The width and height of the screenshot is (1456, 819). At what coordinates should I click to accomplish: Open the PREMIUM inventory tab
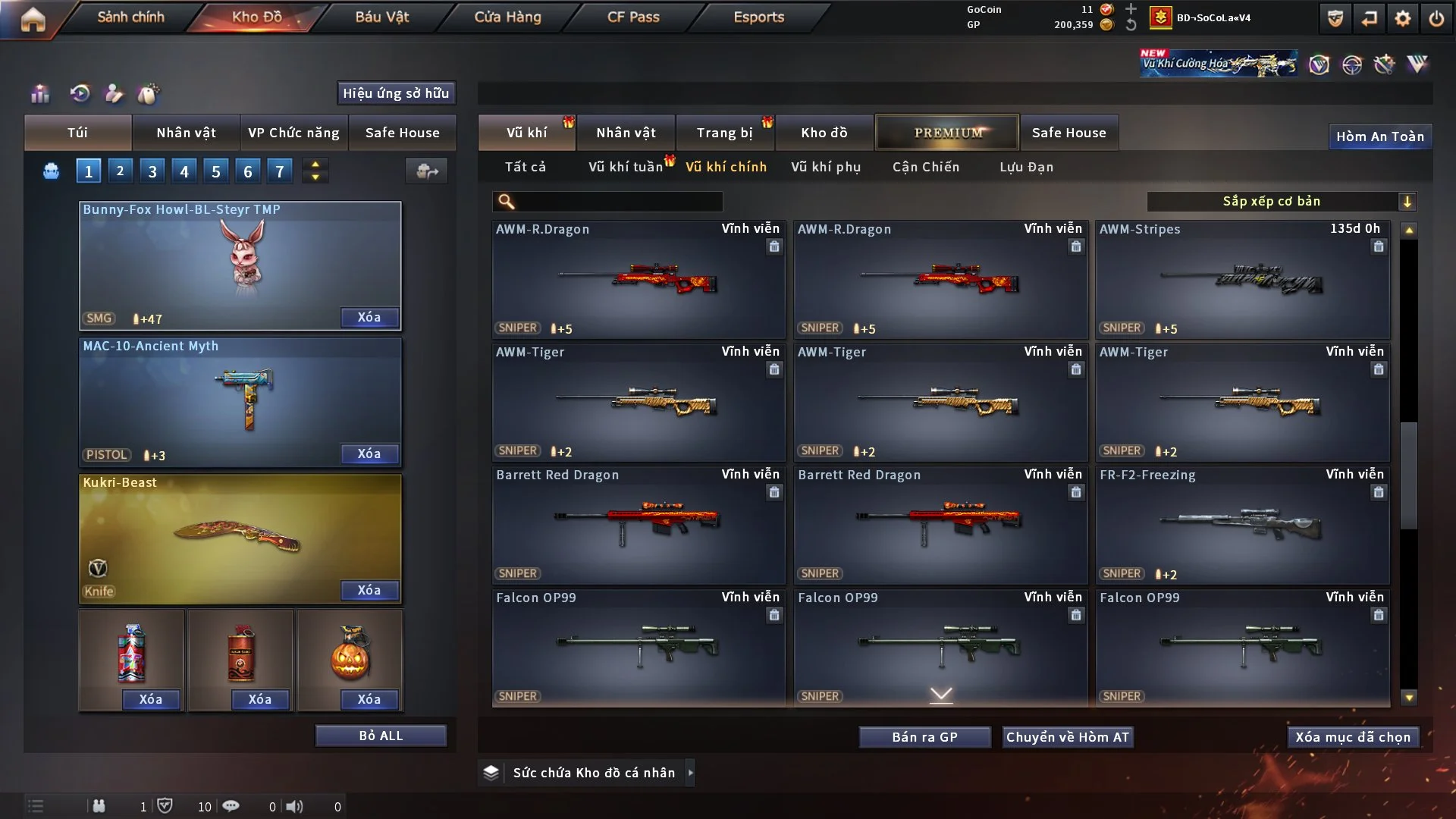(946, 132)
